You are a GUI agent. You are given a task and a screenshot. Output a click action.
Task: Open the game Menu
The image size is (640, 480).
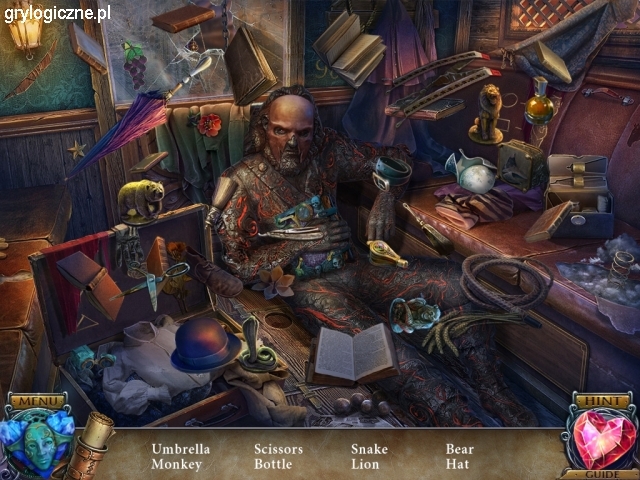(36, 402)
